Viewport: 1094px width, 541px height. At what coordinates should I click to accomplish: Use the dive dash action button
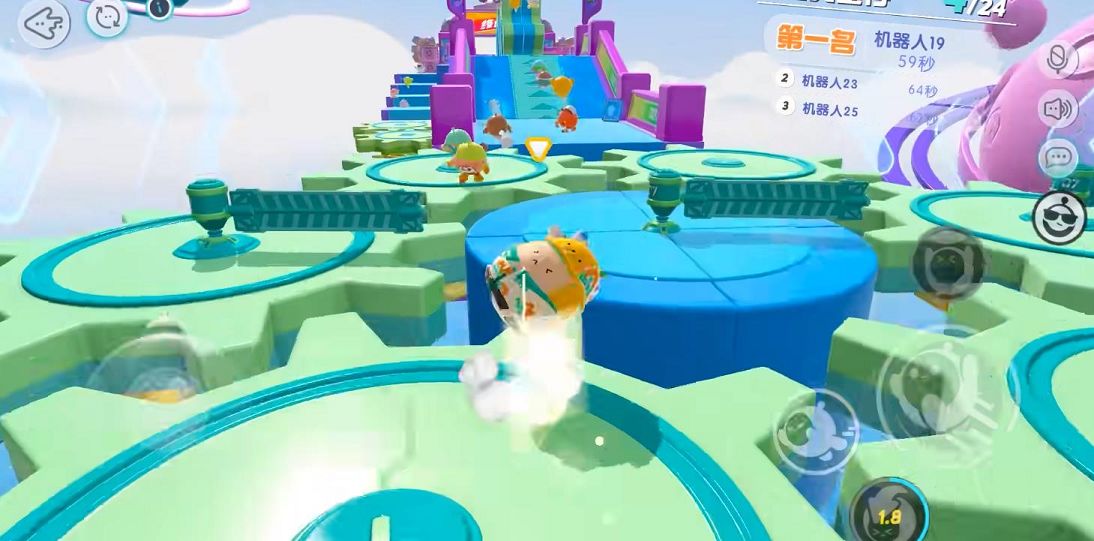[x=815, y=429]
